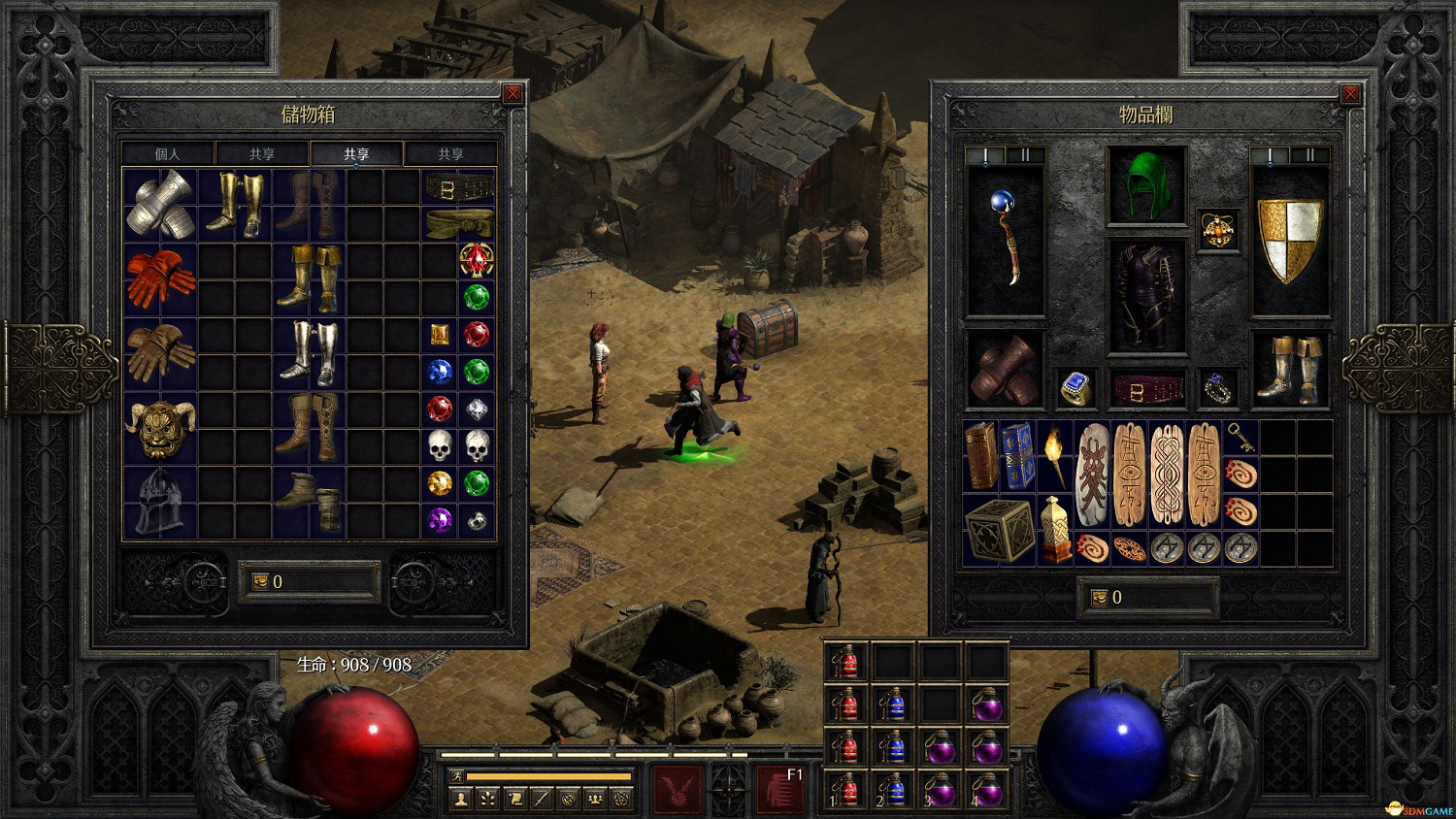Select the dark helm in stash
1456x819 pixels.
click(160, 502)
